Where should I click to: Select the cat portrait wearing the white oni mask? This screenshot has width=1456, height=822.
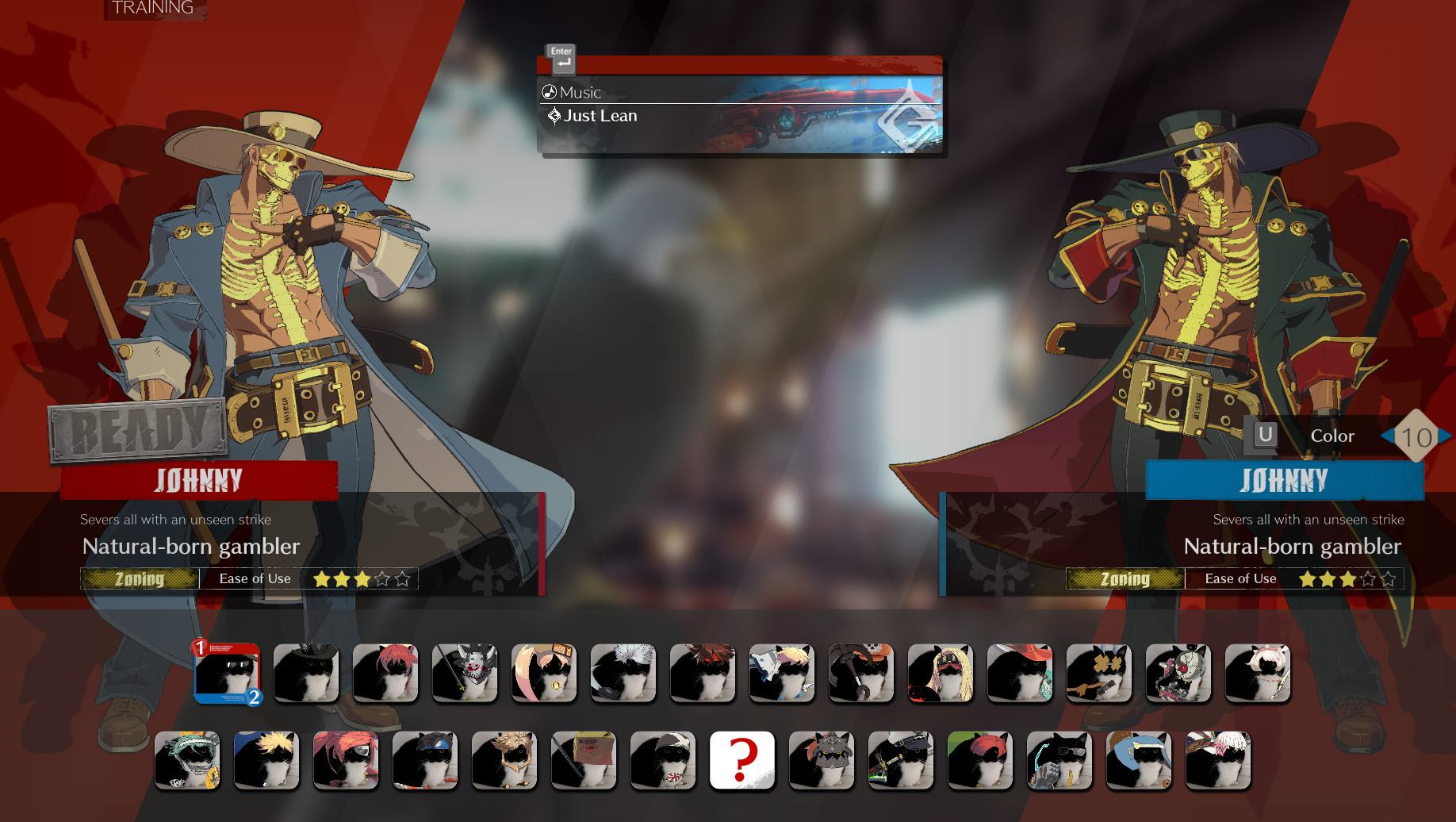pyautogui.click(x=465, y=674)
